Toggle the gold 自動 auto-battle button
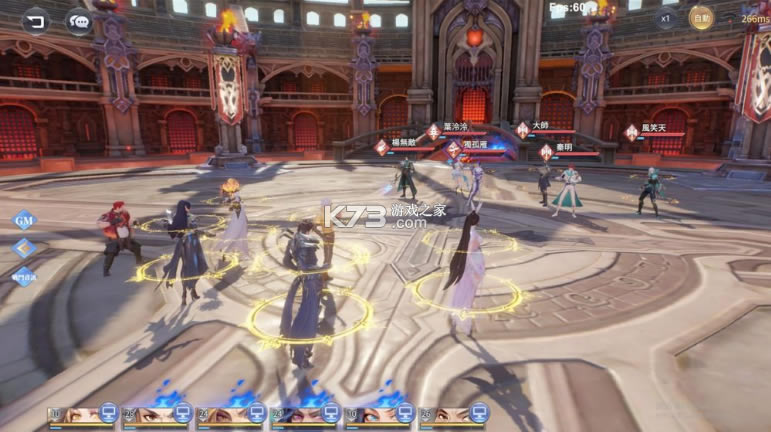This screenshot has height=432, width=771. pos(702,18)
